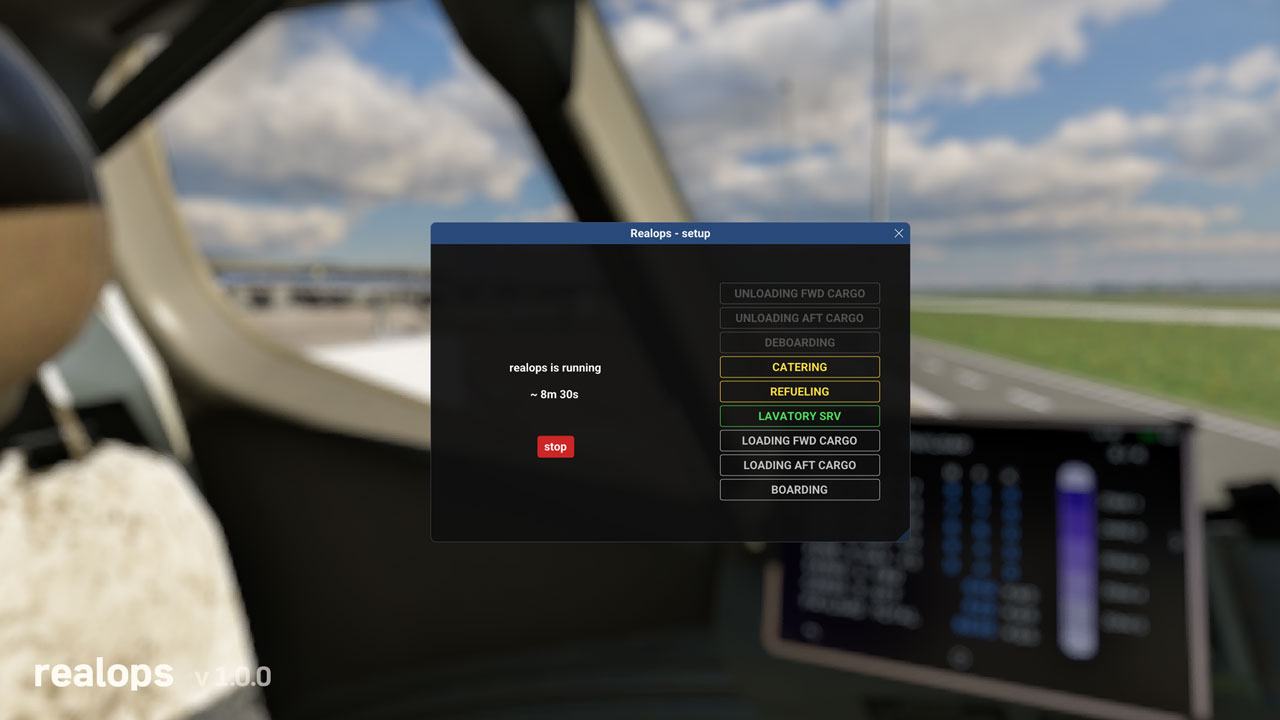Viewport: 1280px width, 720px height.
Task: Click the Realops - setup title bar
Action: [670, 233]
